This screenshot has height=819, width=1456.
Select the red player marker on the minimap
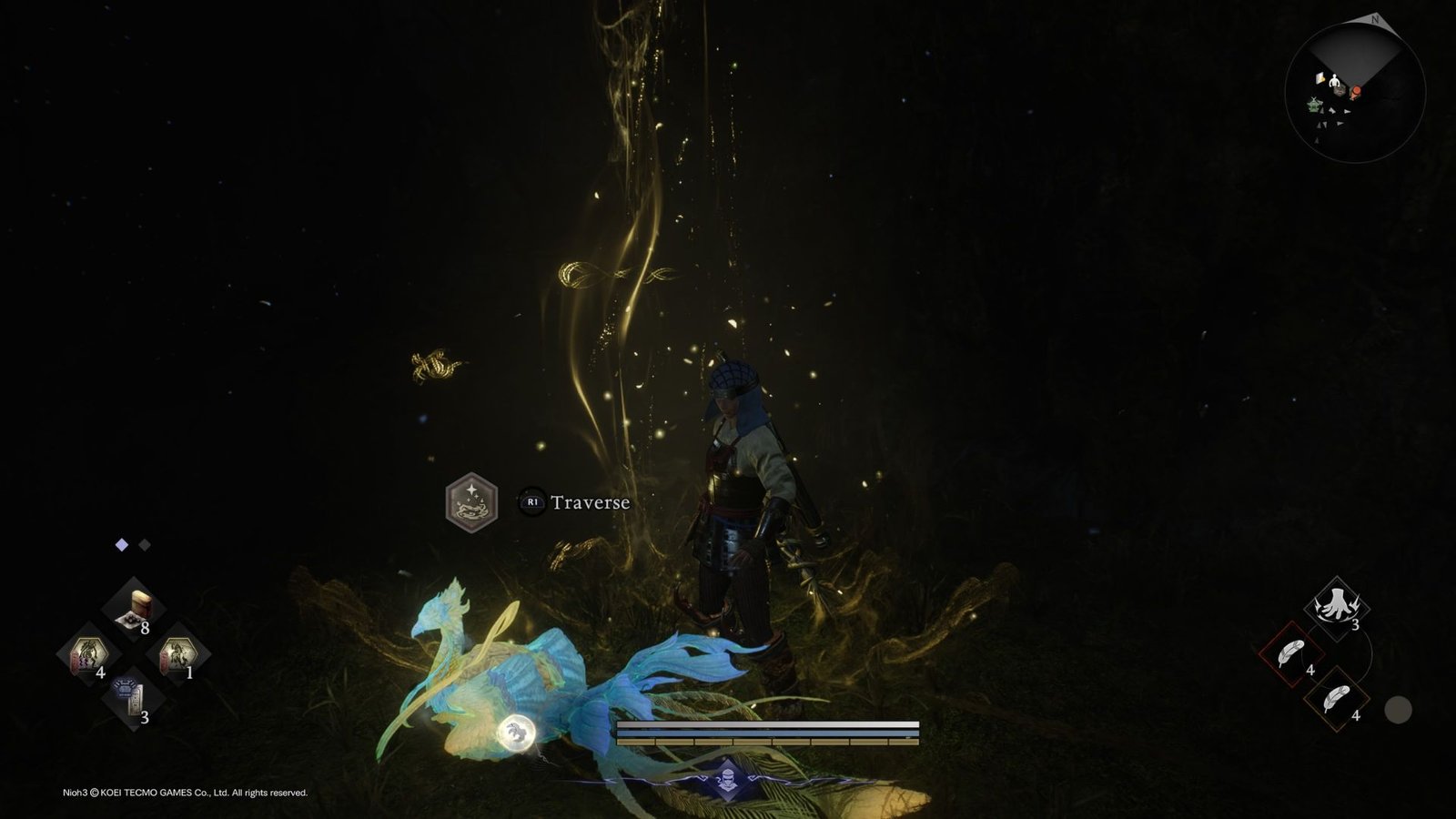click(1356, 91)
